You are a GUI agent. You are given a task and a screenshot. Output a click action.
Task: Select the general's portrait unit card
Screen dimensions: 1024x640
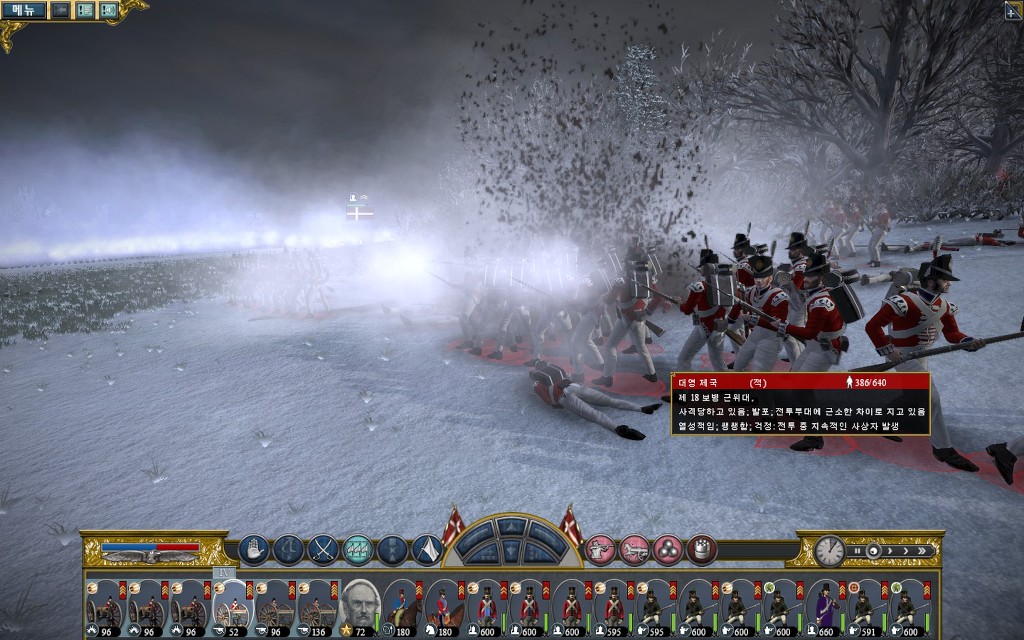click(x=358, y=606)
